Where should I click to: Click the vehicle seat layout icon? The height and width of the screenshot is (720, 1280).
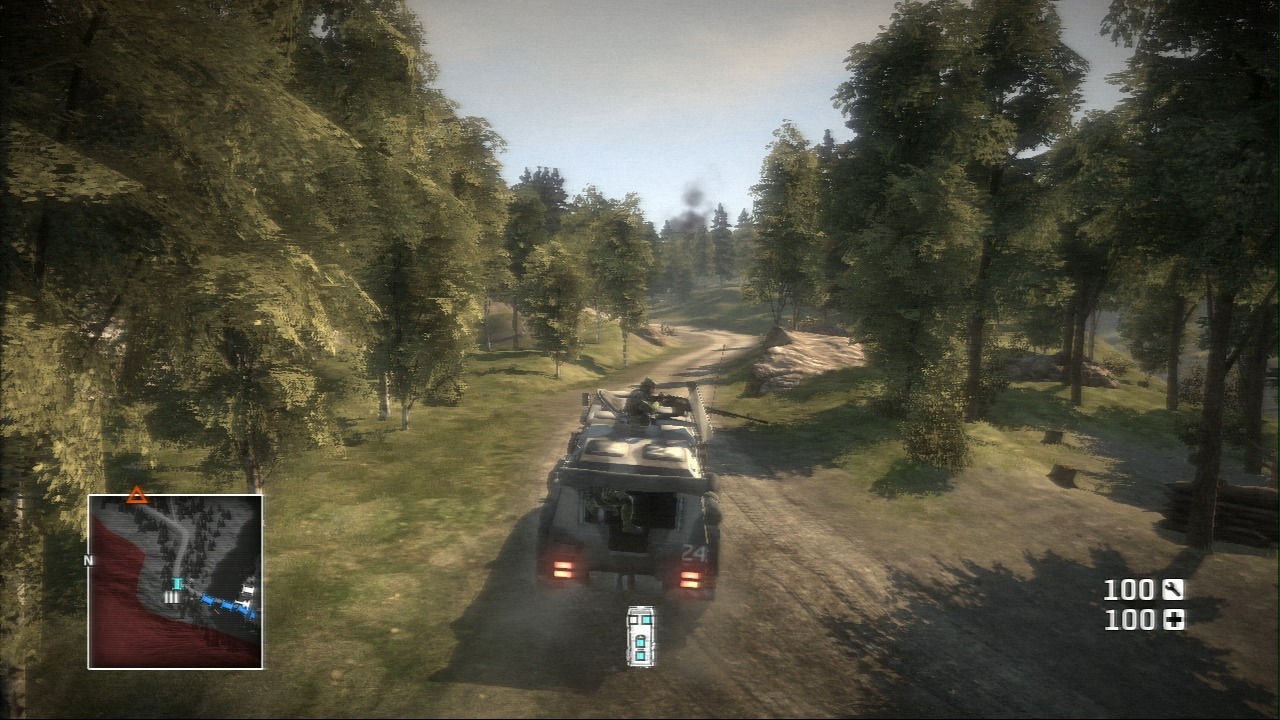click(x=641, y=635)
